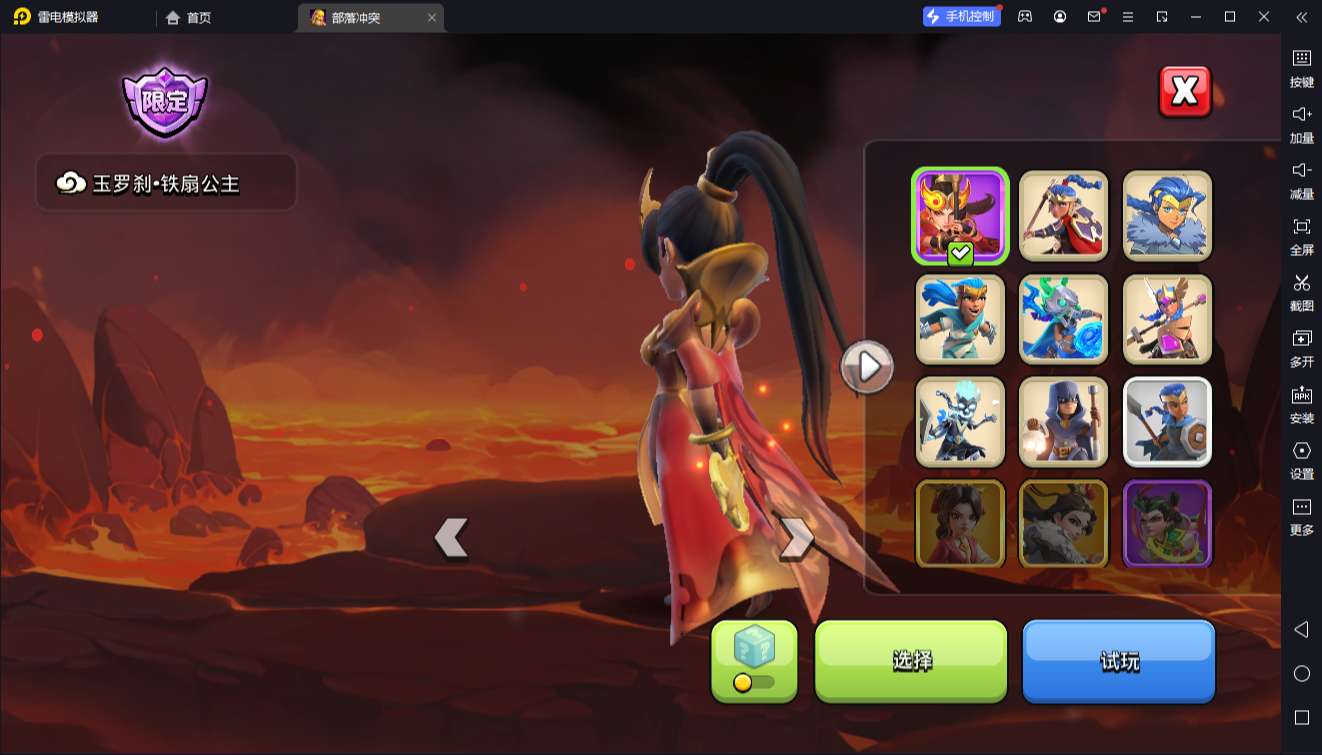Choose the purple-framed green-jewelry skin
This screenshot has width=1322, height=755.
pyautogui.click(x=1167, y=524)
